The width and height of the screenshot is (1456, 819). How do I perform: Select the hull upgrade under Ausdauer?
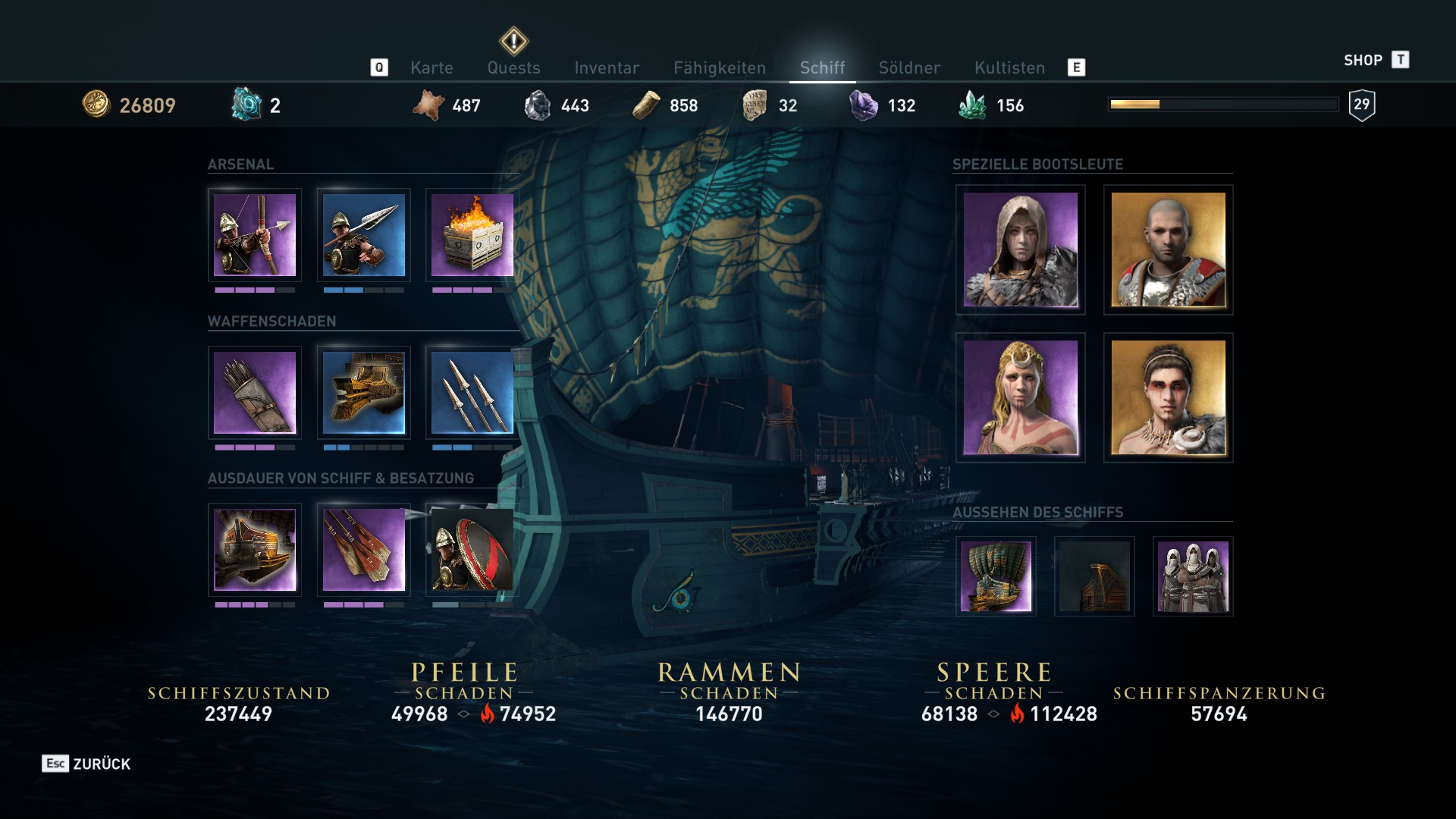(x=255, y=551)
